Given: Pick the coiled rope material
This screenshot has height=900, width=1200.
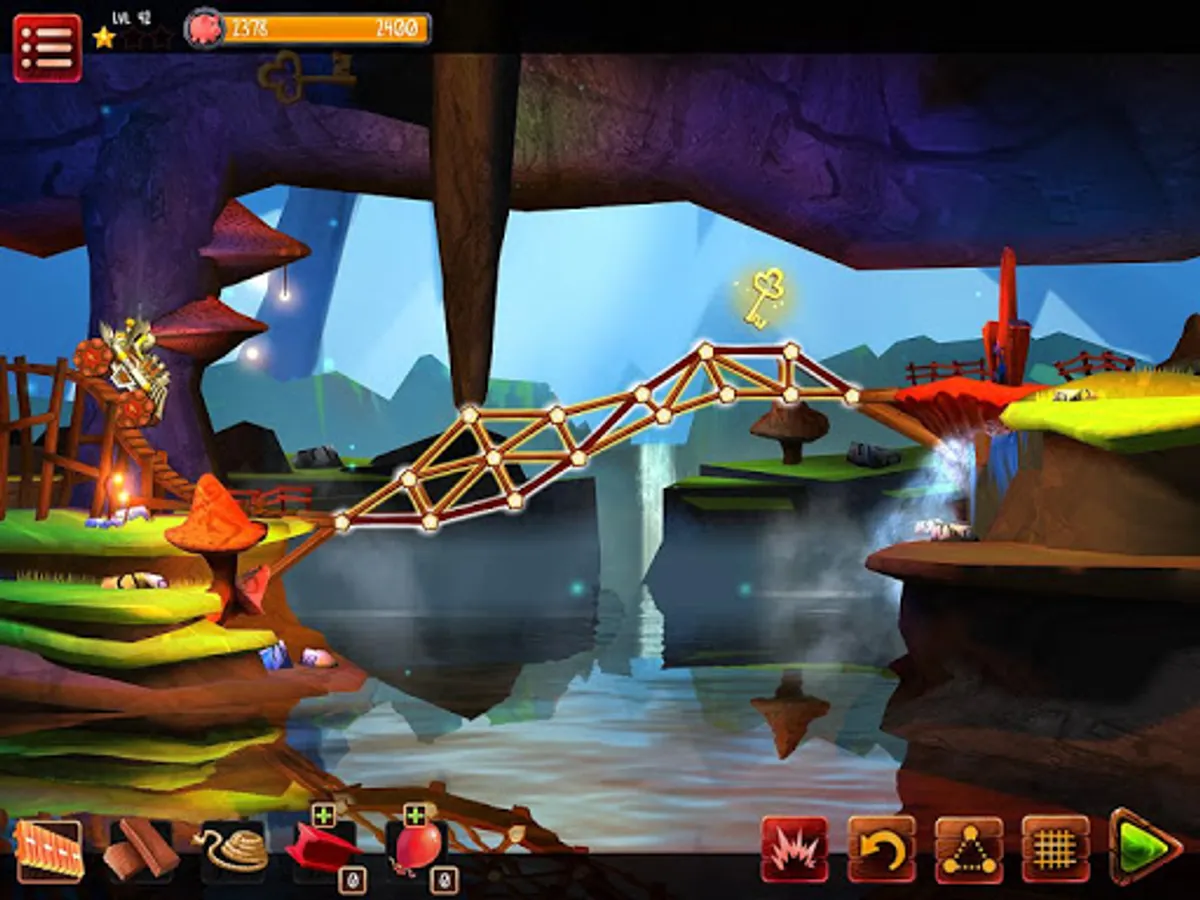Looking at the screenshot, I should tap(234, 851).
